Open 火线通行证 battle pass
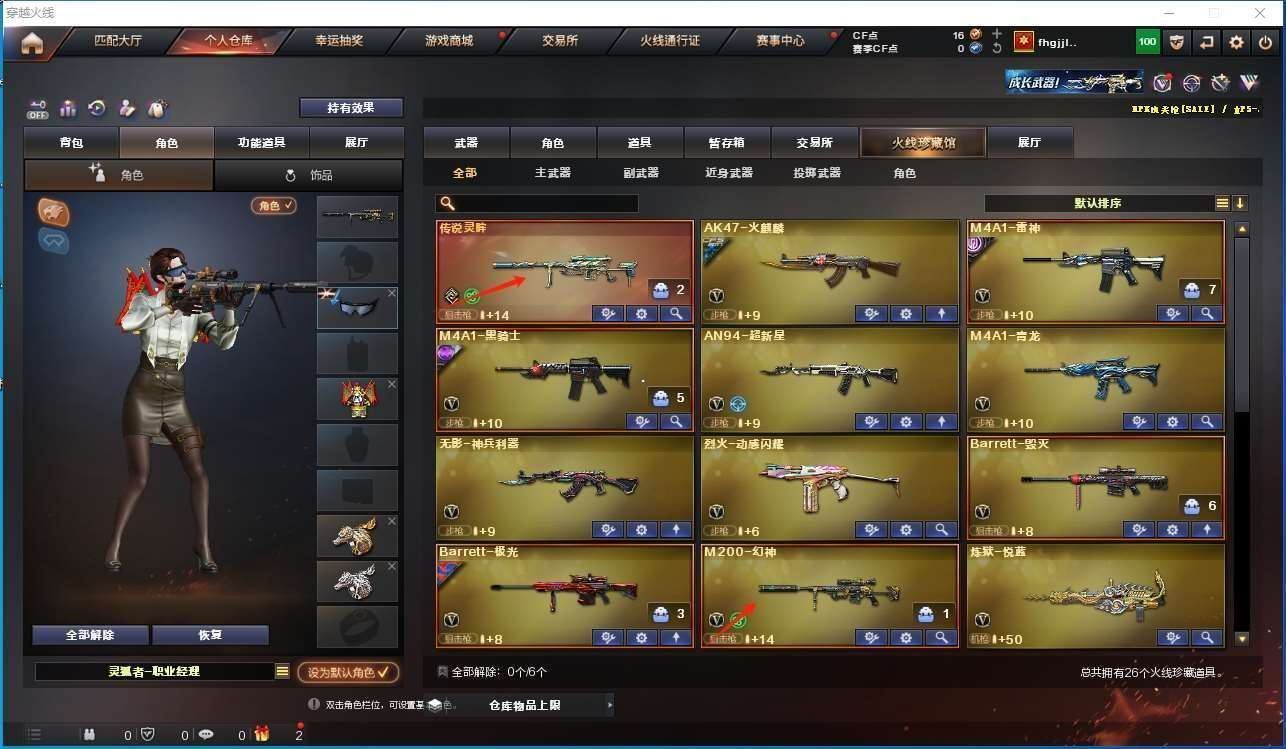 [x=670, y=42]
